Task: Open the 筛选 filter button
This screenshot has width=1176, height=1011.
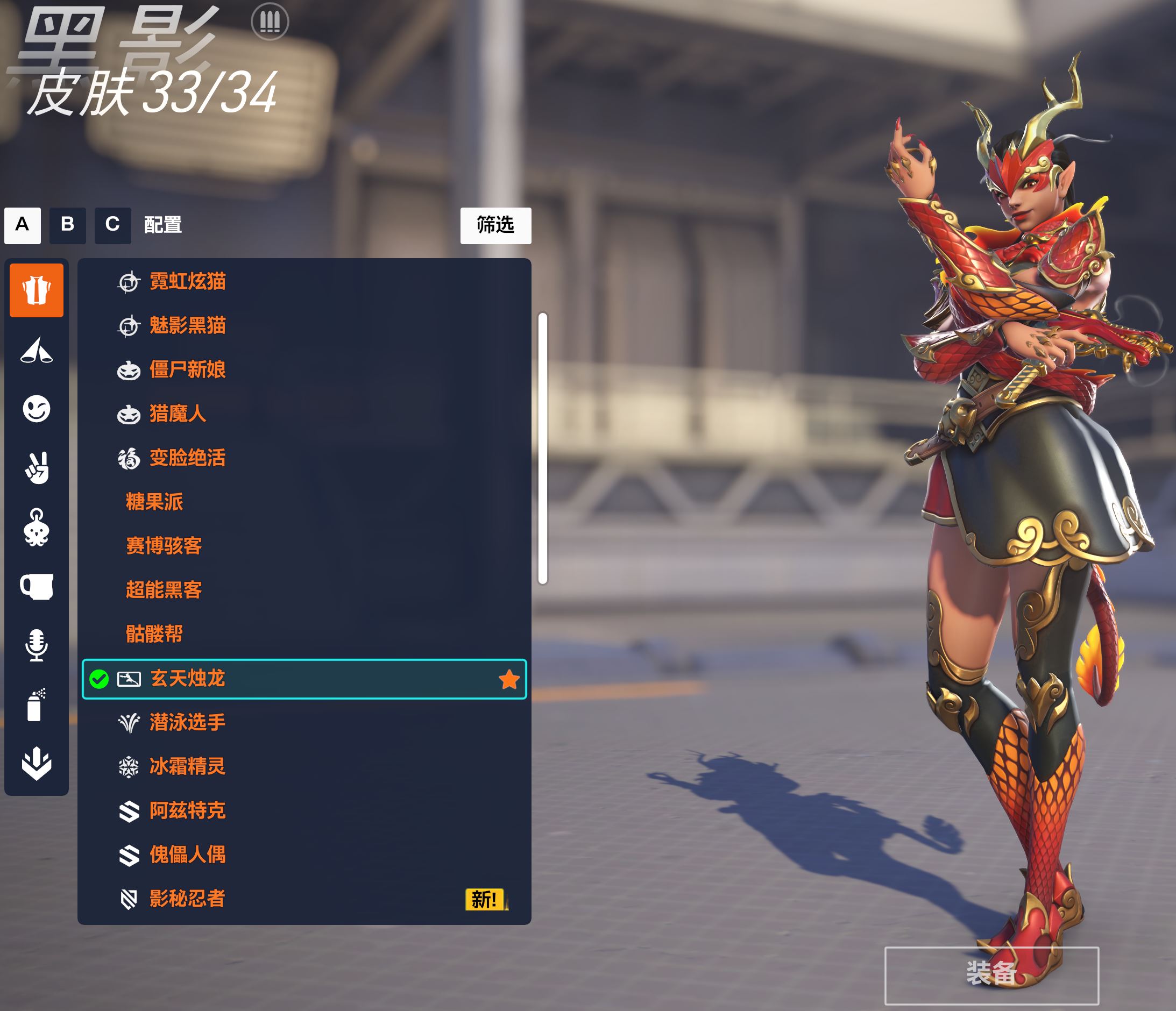Action: (x=495, y=225)
